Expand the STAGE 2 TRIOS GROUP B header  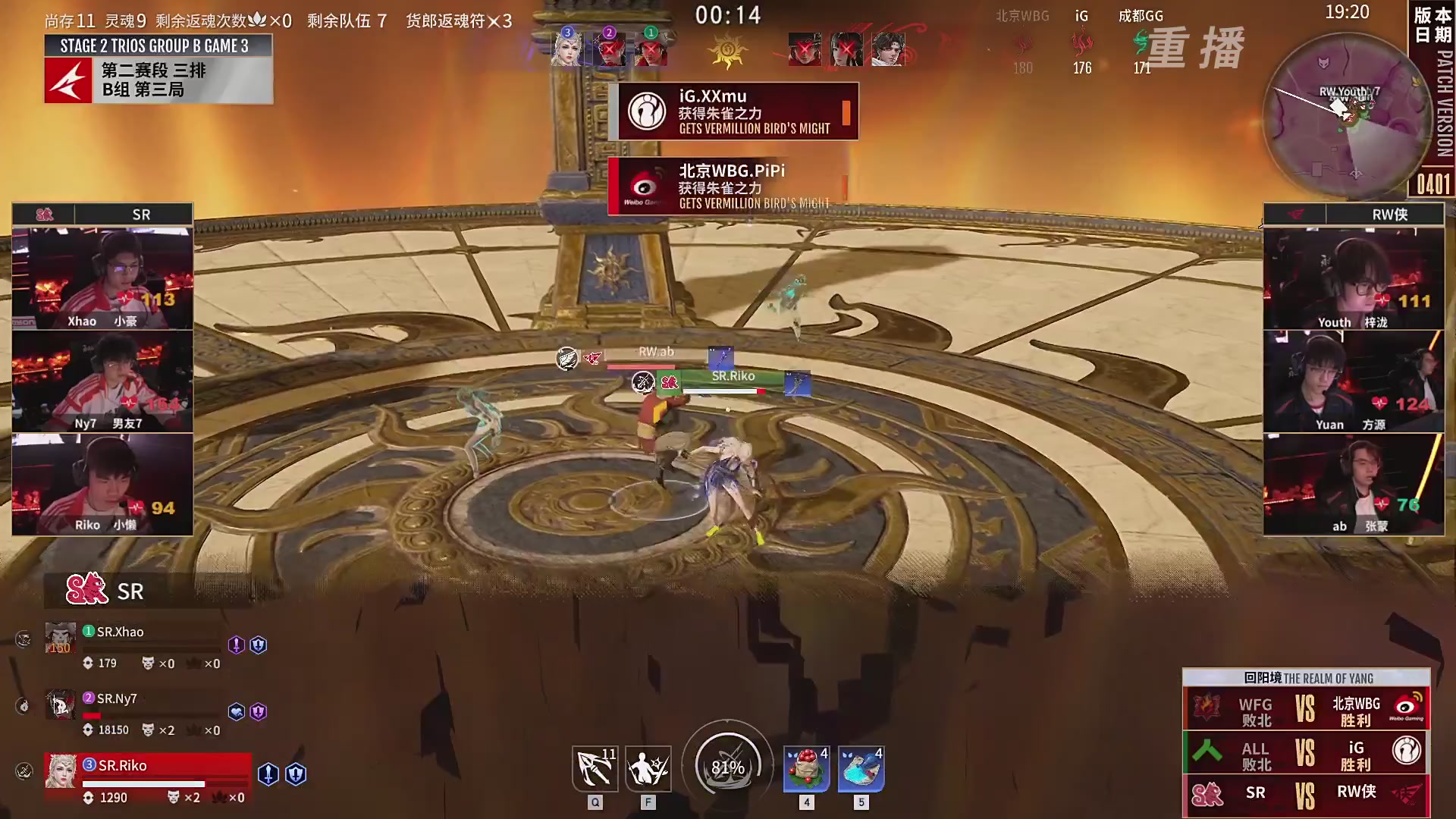(x=158, y=45)
